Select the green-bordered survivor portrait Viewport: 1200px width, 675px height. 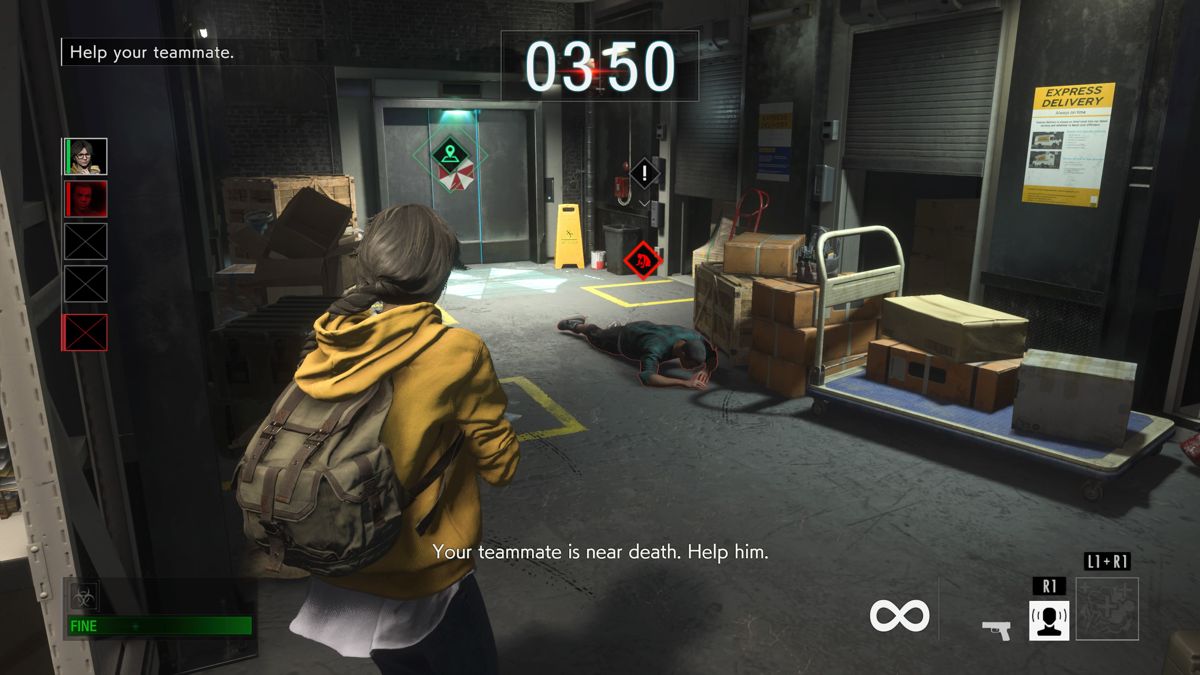(x=85, y=156)
